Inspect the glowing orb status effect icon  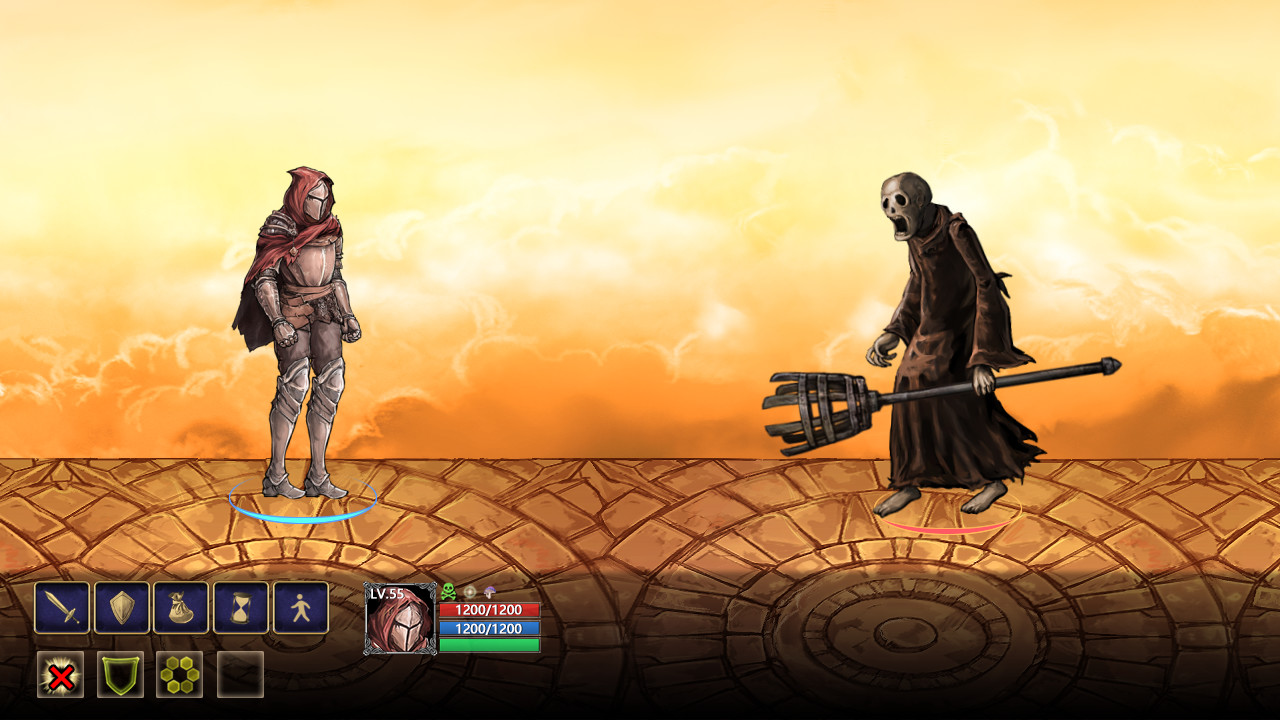click(x=470, y=592)
